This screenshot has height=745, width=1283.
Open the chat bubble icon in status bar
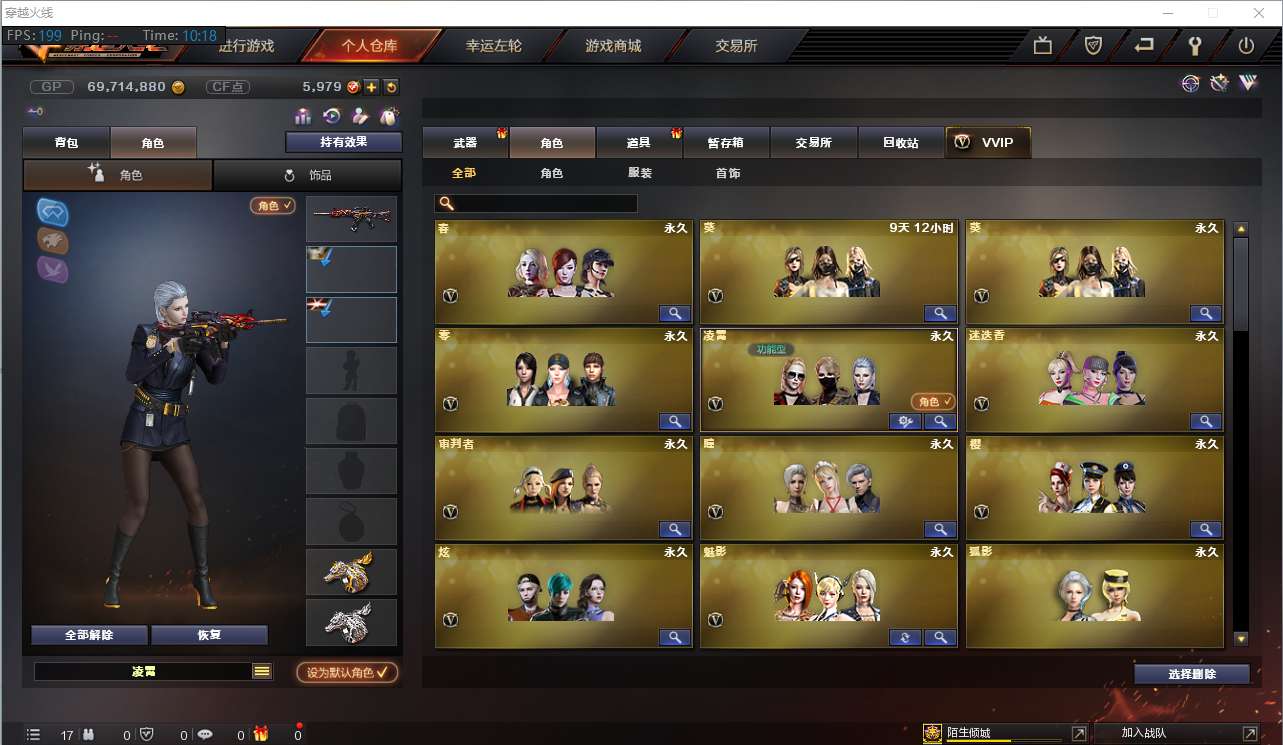(x=205, y=733)
